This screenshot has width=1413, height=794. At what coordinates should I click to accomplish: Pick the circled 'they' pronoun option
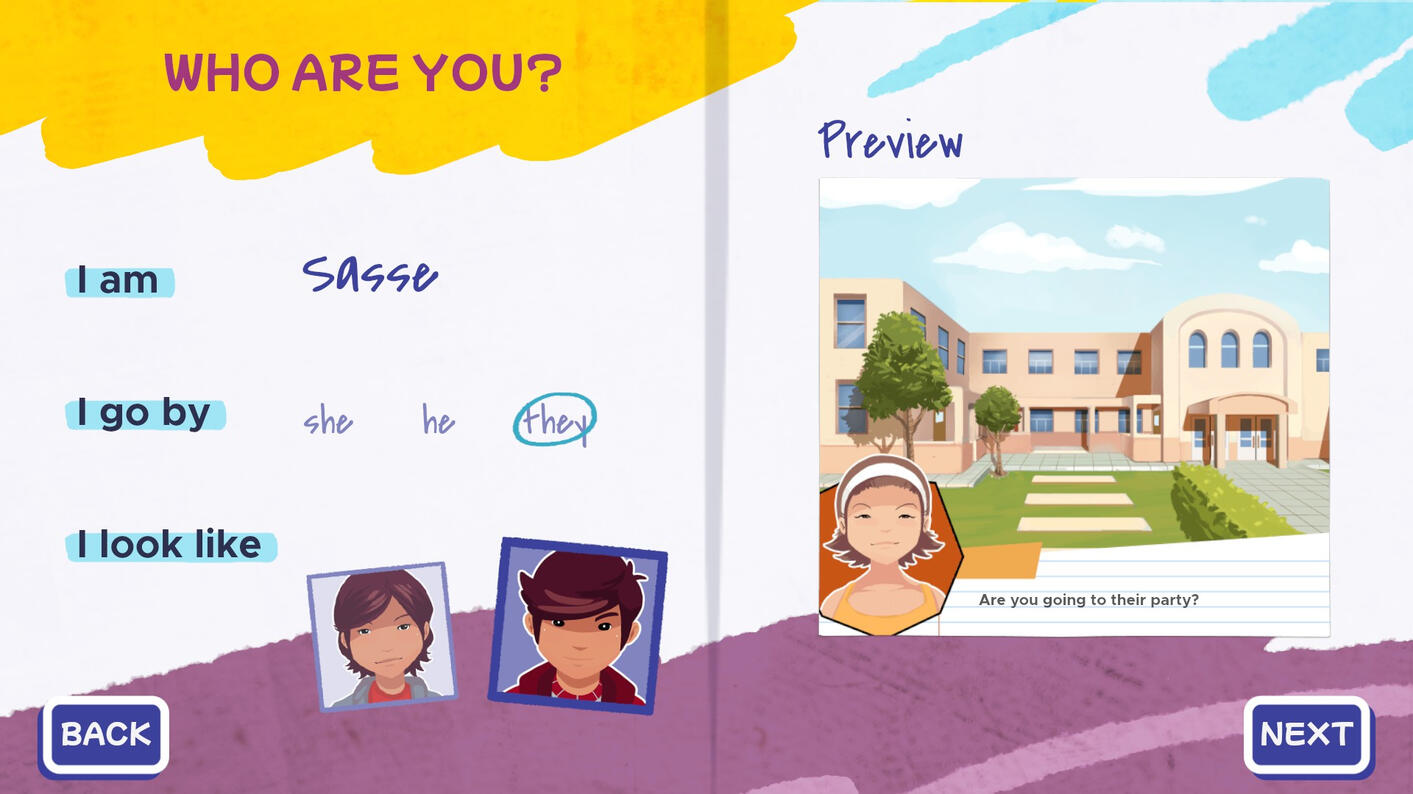555,421
